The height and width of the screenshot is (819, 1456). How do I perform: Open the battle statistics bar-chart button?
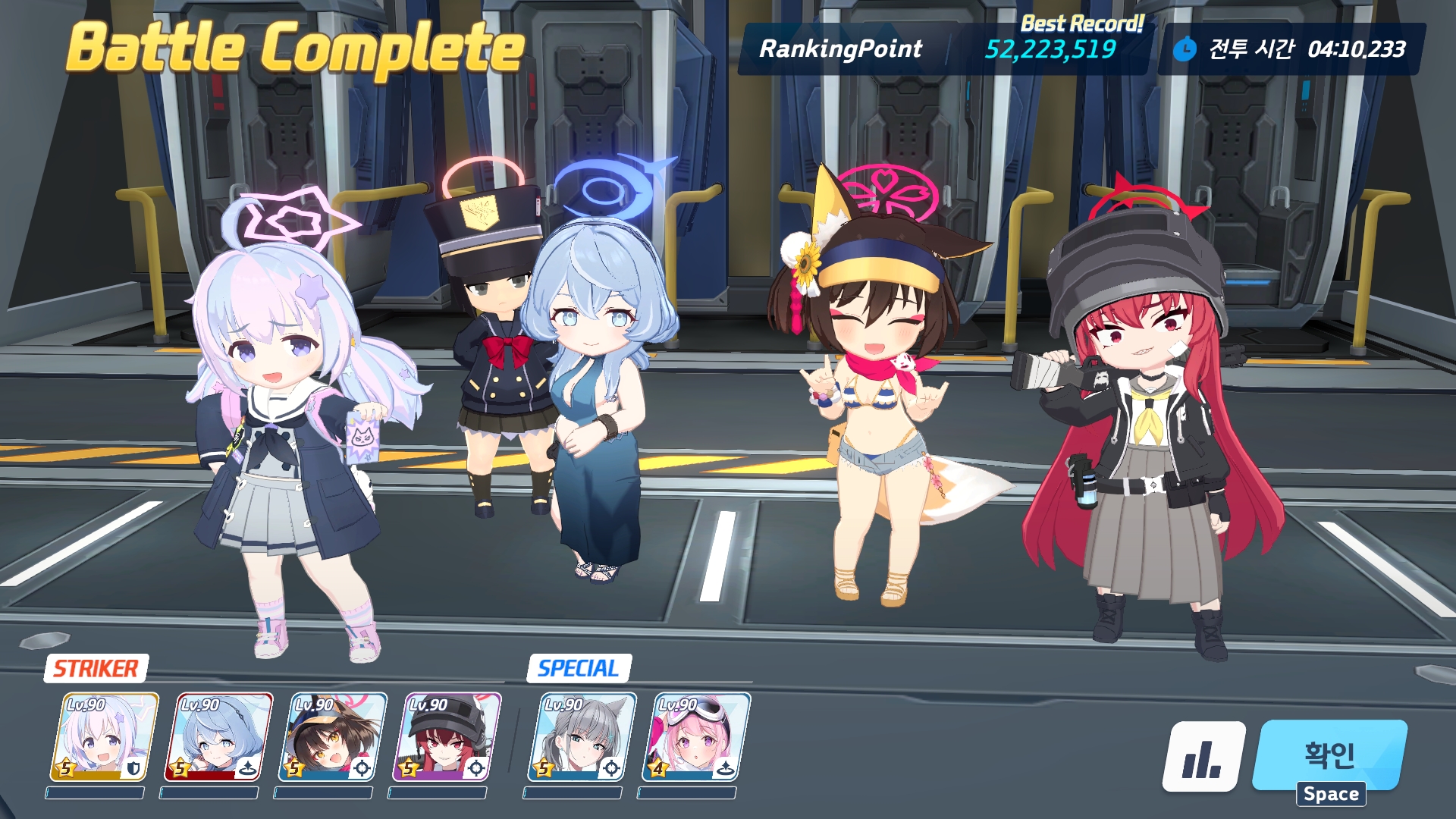coord(1203,756)
